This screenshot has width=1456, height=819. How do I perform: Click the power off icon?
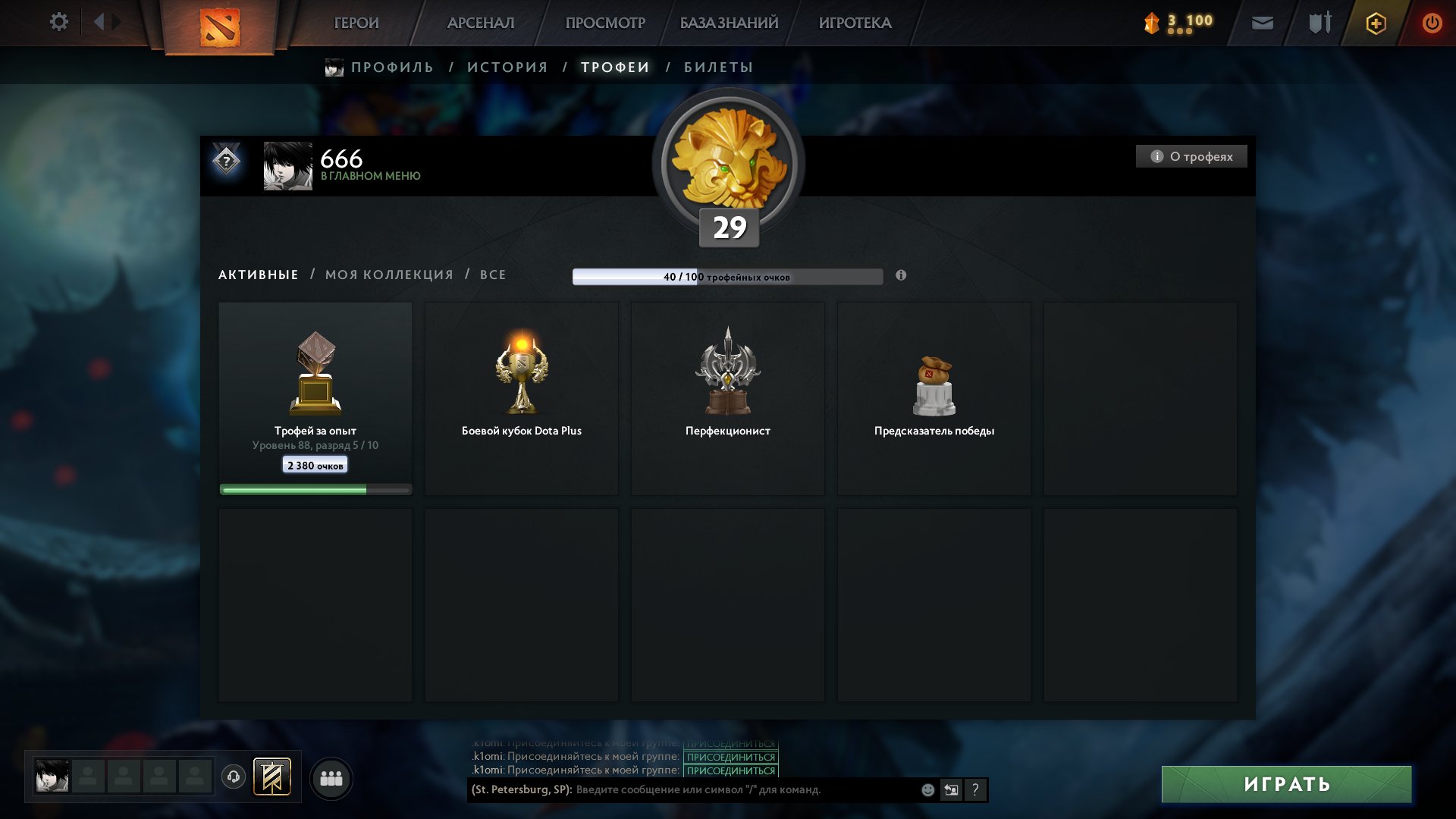click(x=1432, y=23)
